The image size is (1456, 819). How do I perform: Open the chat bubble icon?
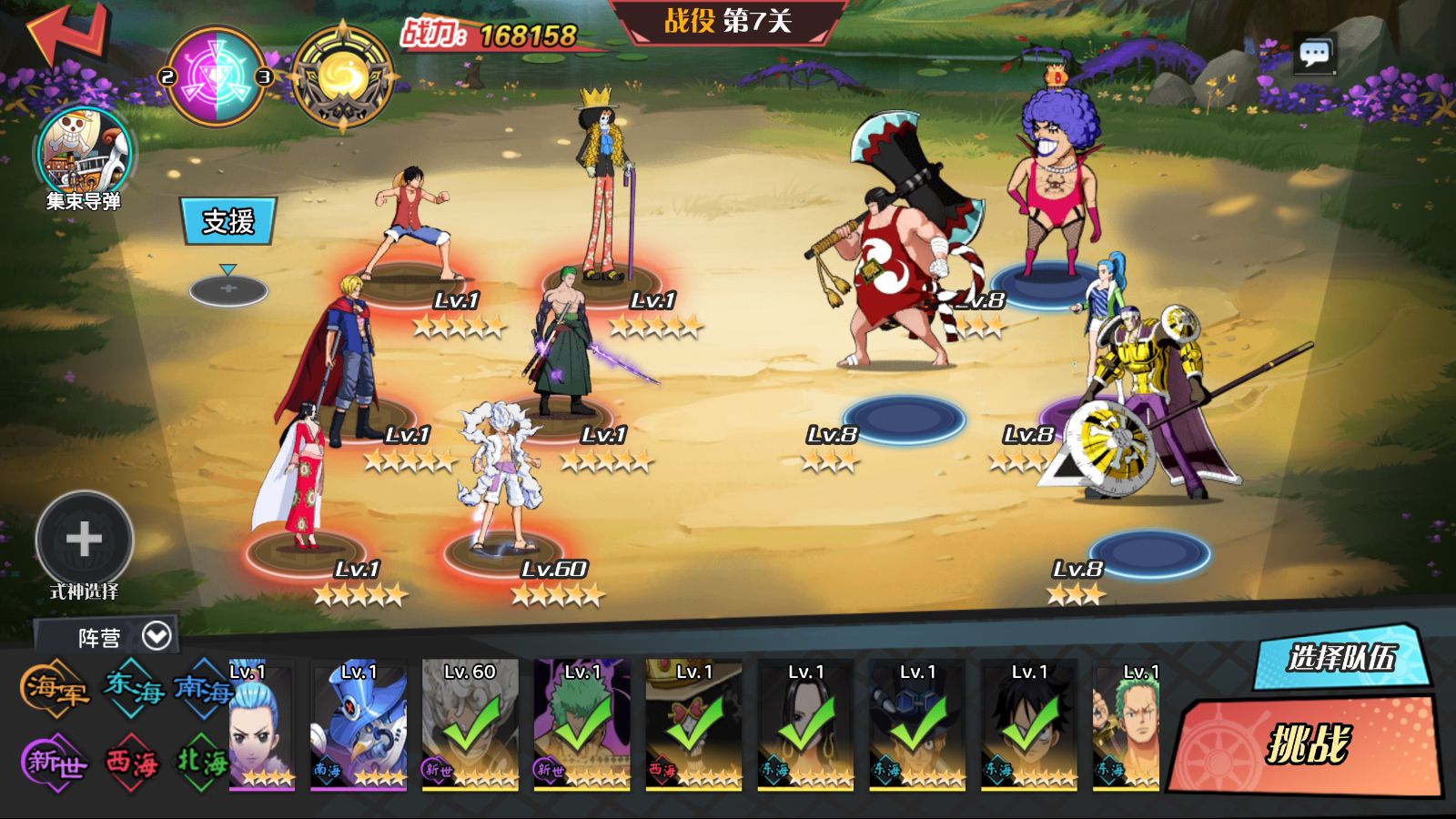coord(1314,54)
